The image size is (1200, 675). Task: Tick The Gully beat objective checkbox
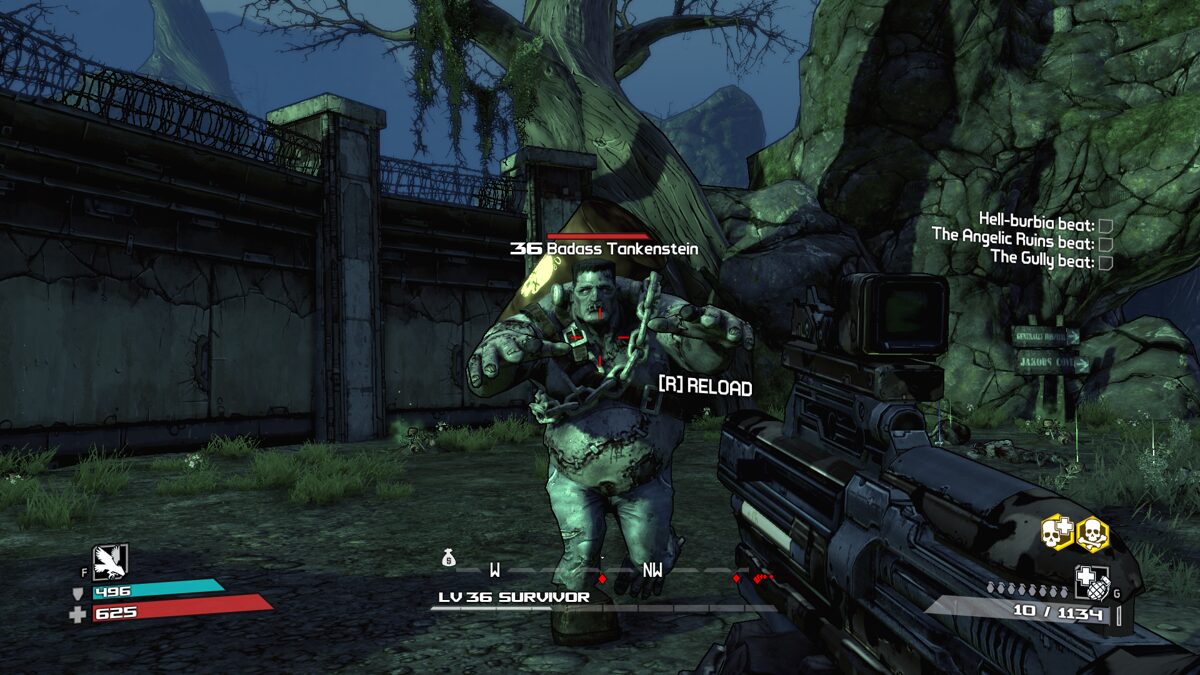coord(1106,261)
